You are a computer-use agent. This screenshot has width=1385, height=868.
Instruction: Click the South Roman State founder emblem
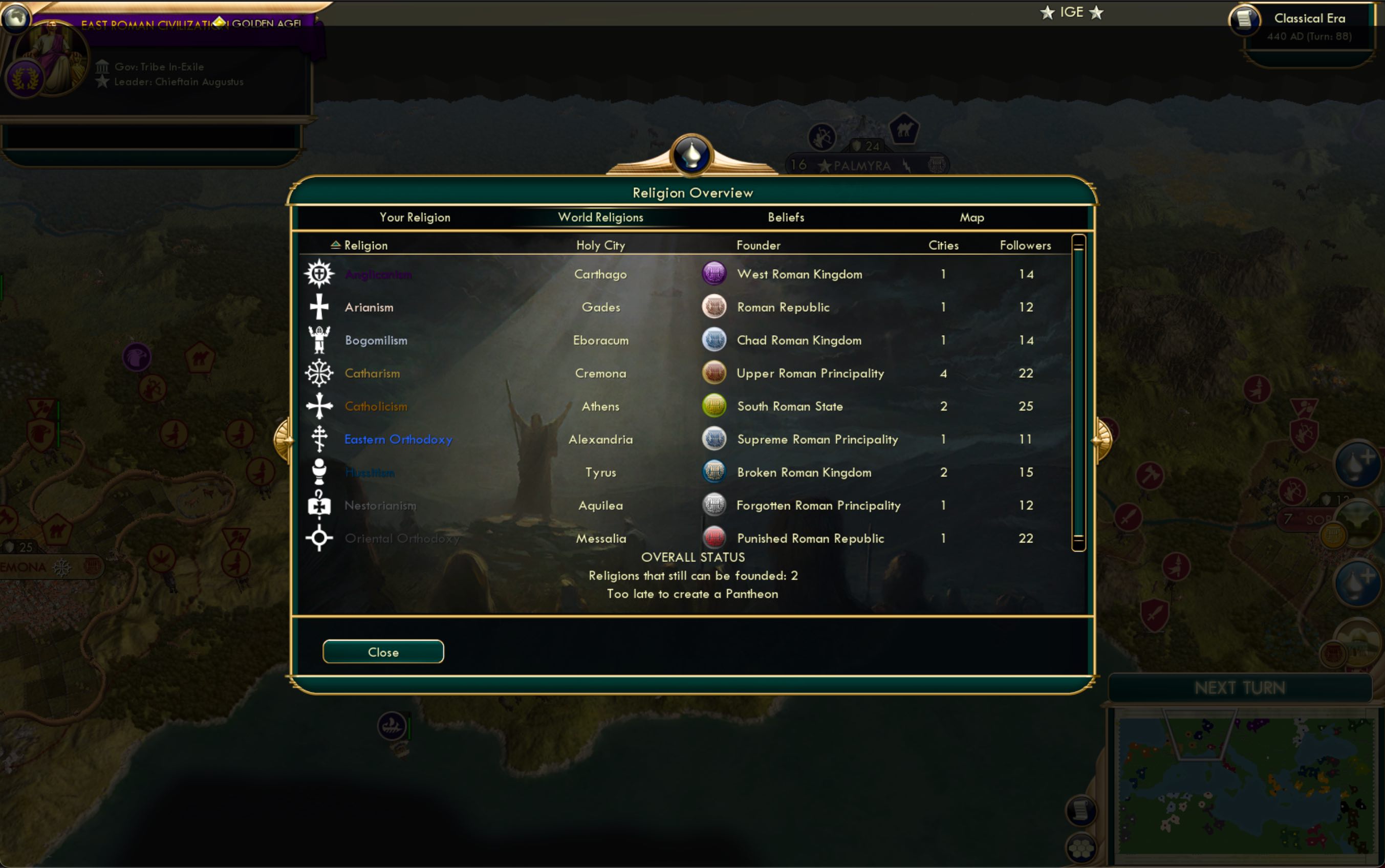pyautogui.click(x=713, y=405)
